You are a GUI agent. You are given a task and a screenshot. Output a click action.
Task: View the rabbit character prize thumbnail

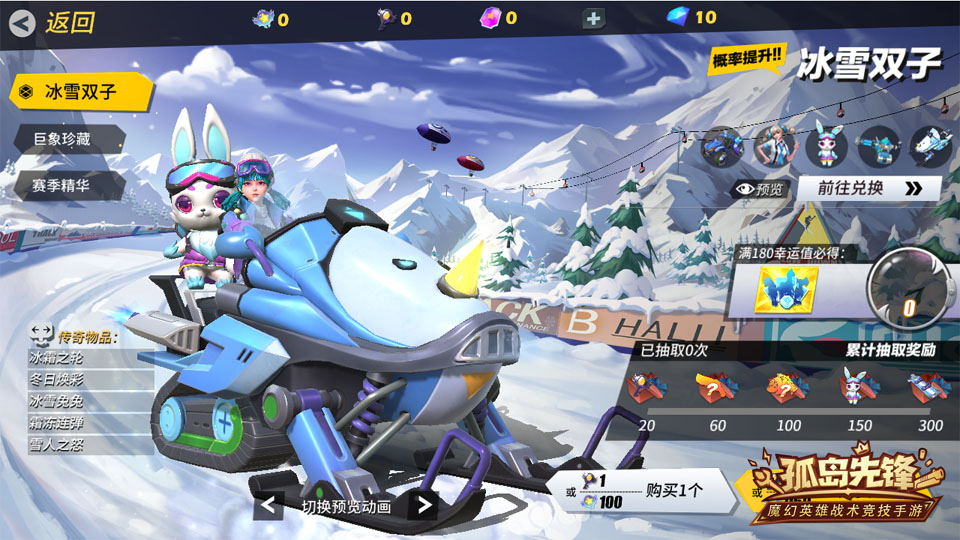[x=826, y=146]
